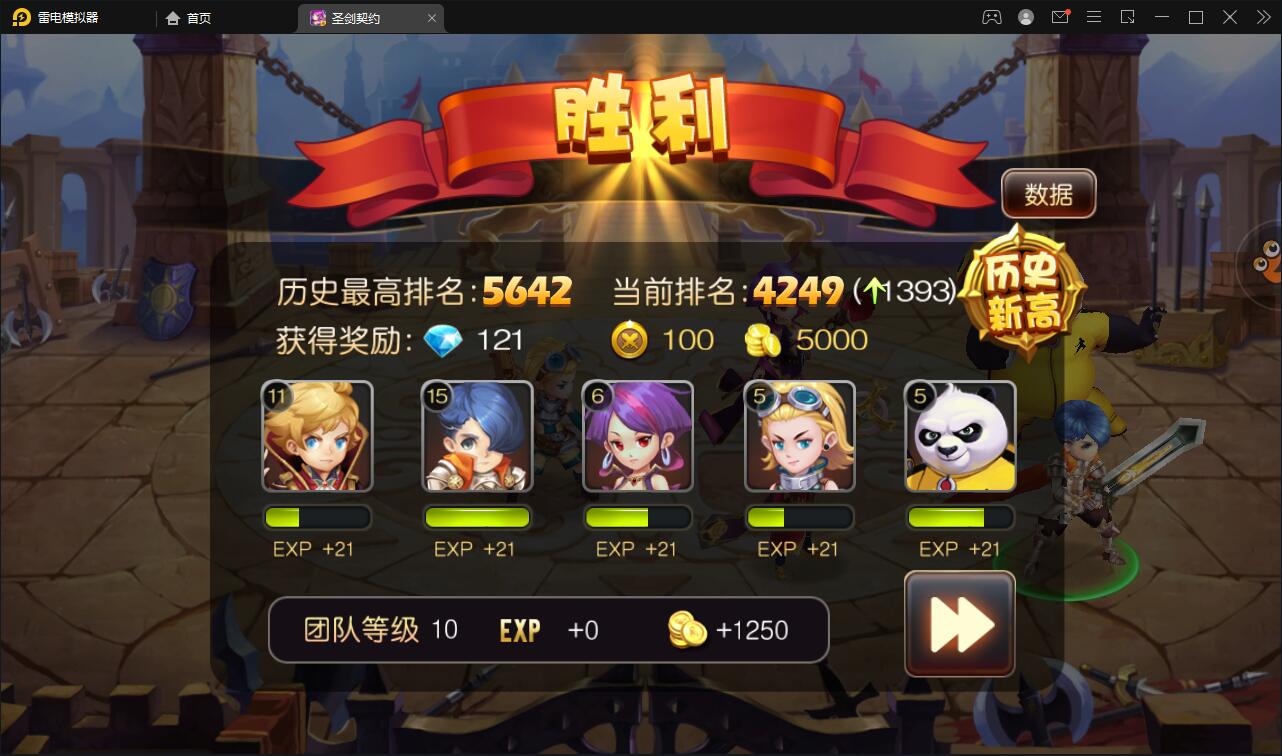This screenshot has height=756, width=1282.
Task: Close the 圣剑契约 tab
Action: pos(431,17)
